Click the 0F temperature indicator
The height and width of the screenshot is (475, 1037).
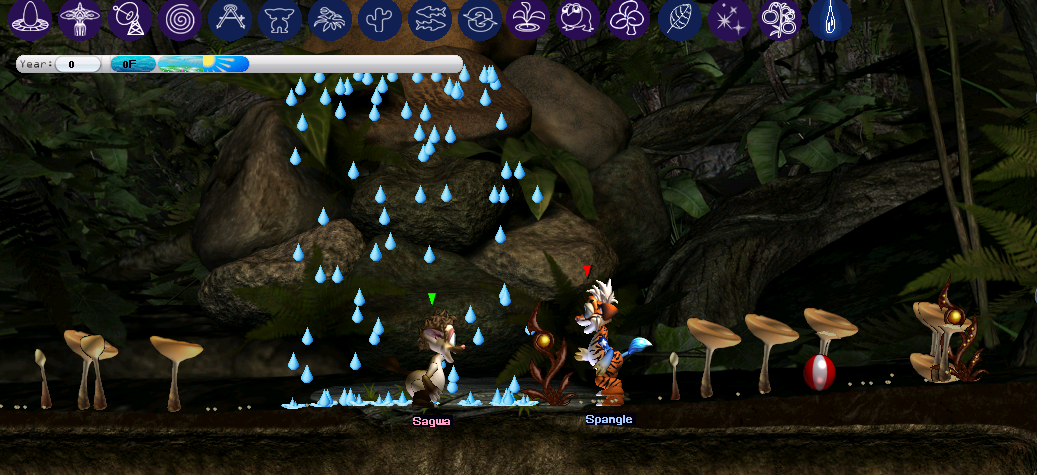132,64
